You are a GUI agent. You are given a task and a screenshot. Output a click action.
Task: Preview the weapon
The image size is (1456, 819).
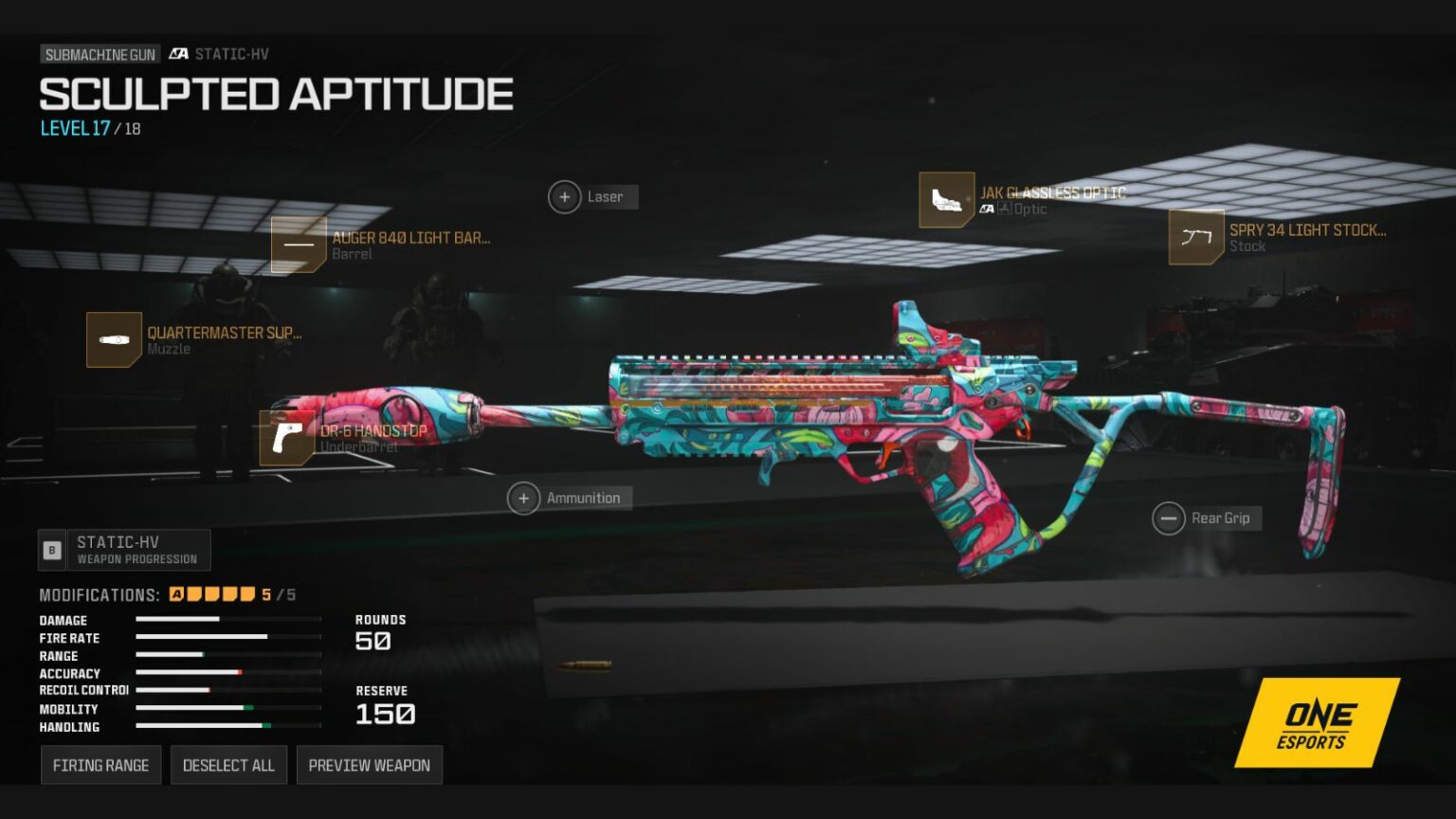click(369, 765)
